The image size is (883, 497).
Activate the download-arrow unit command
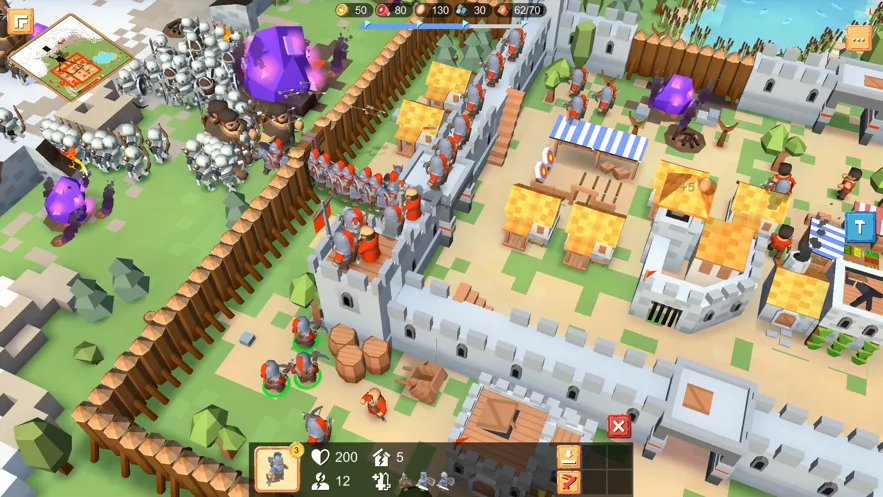tap(568, 456)
